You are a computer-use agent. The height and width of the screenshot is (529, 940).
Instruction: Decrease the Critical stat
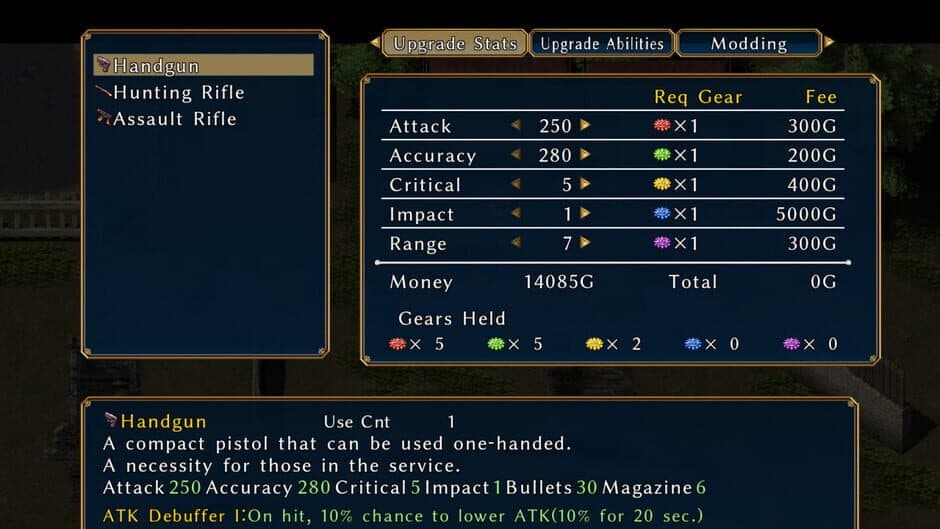coord(516,184)
